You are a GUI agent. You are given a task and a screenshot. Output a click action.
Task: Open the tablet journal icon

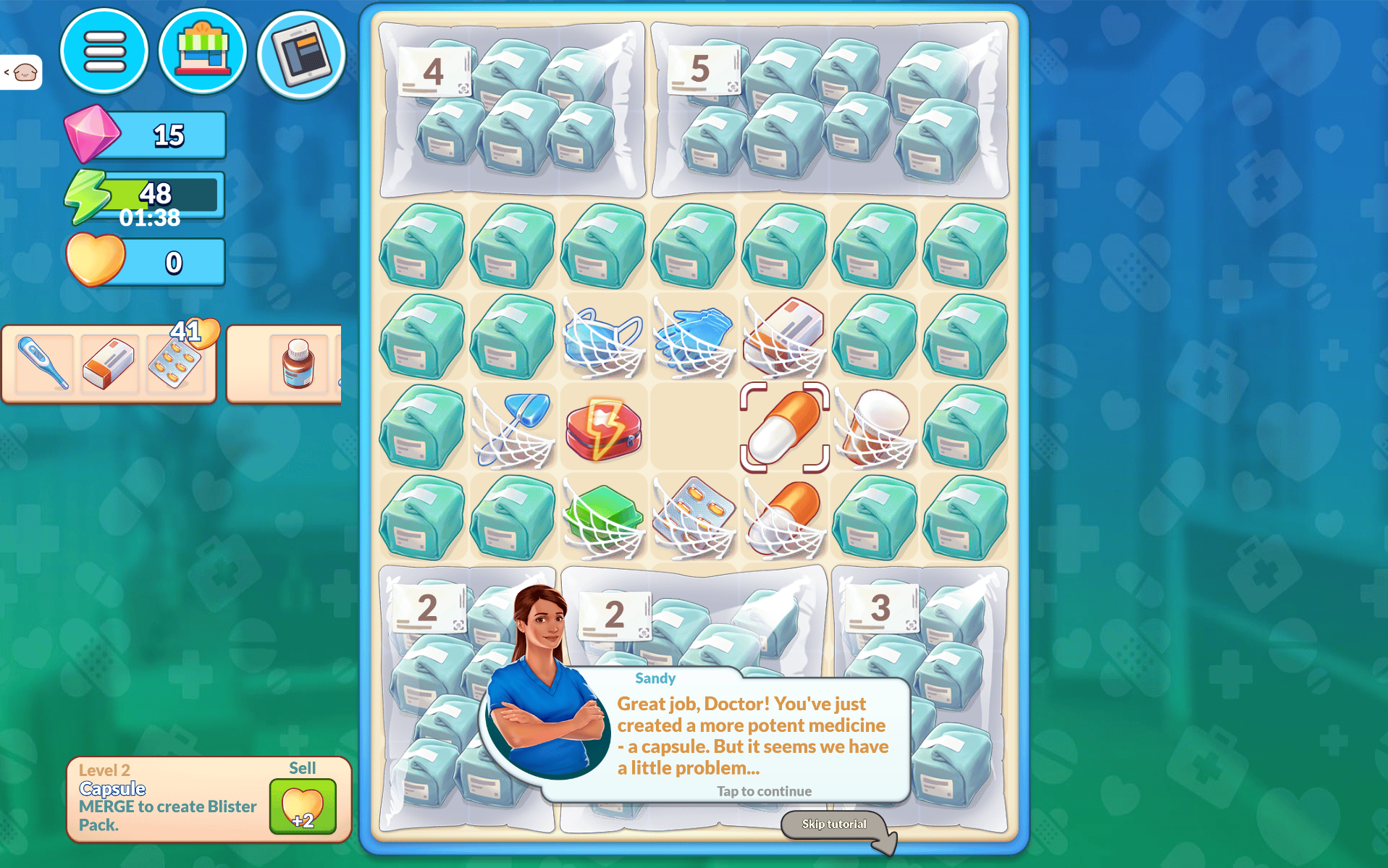tap(301, 54)
